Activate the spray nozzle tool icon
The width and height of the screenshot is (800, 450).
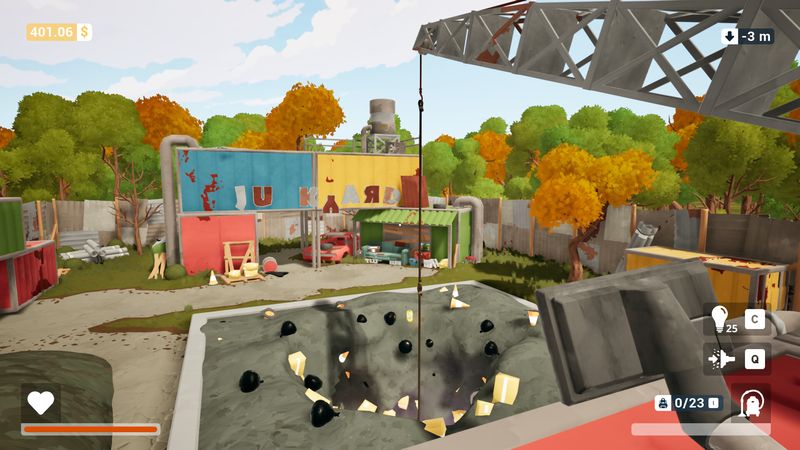pyautogui.click(x=719, y=358)
